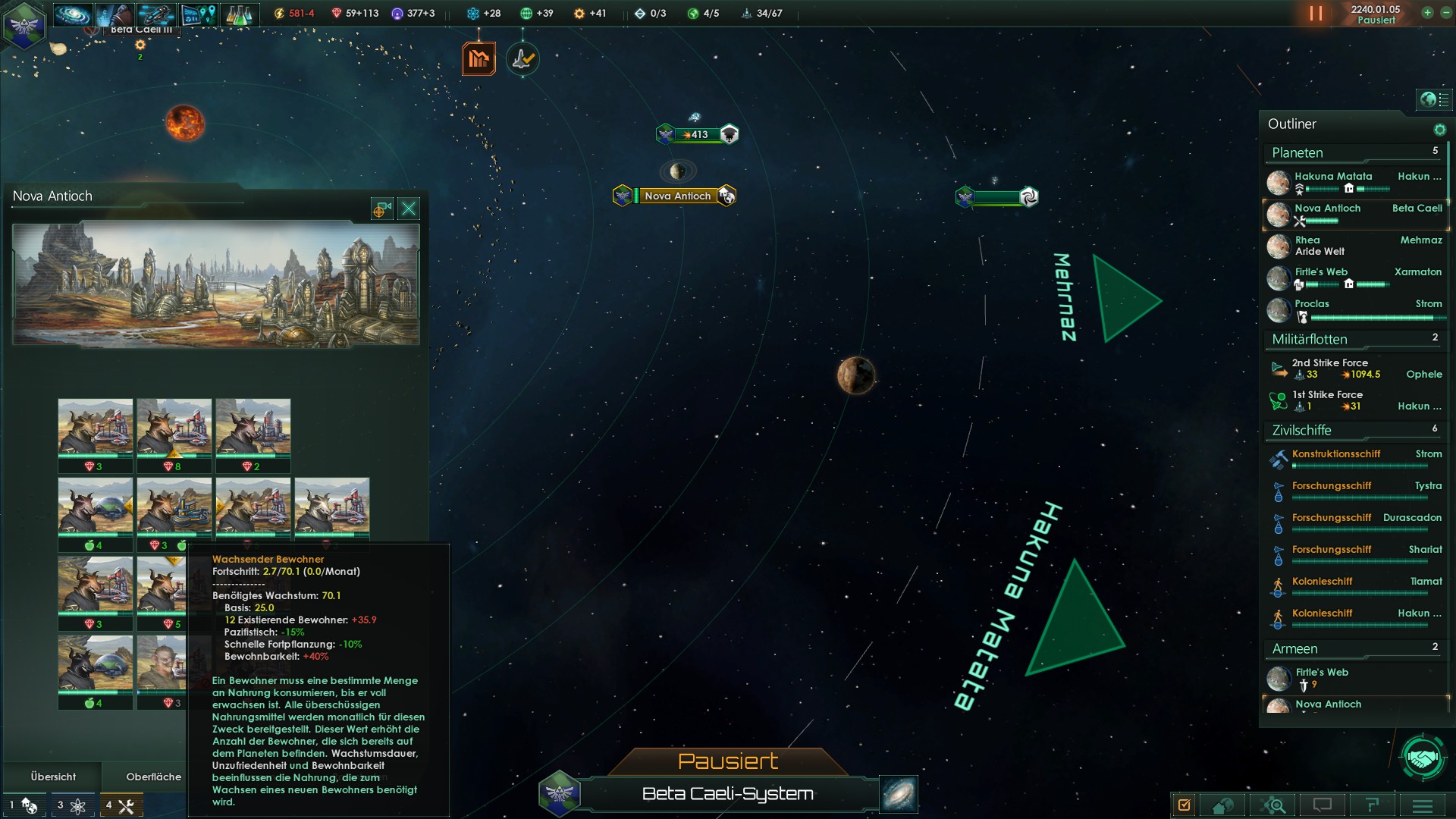The image size is (1456, 819).
Task: Open the Outliner settings gear
Action: [x=1439, y=130]
